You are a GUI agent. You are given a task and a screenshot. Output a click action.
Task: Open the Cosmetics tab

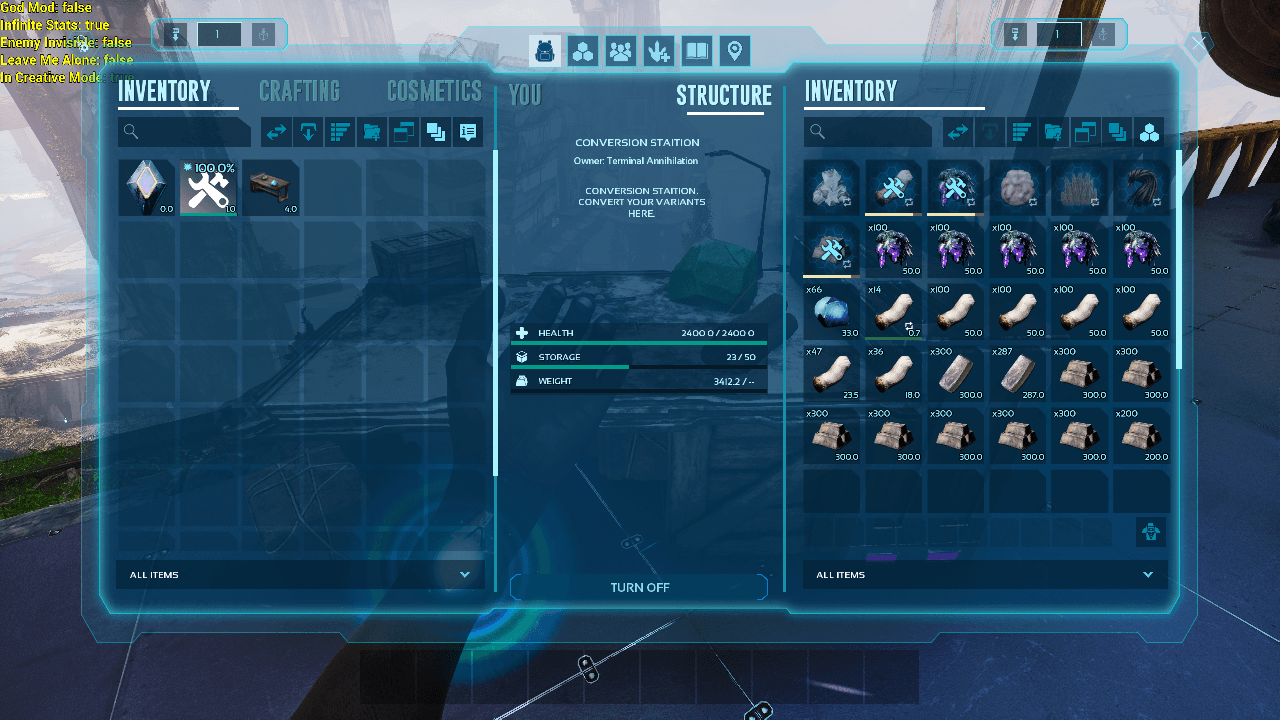click(434, 92)
